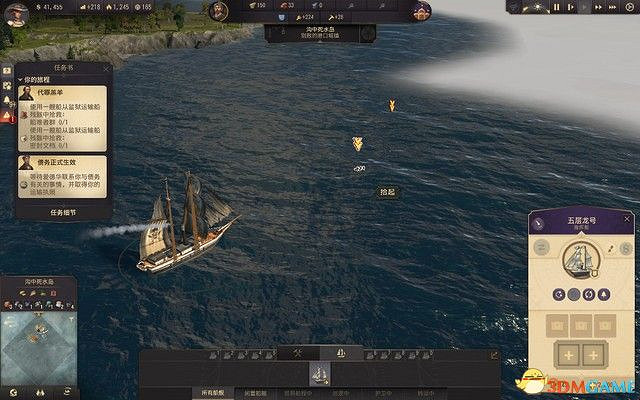Select the ship thumbnail in the bottom bar
Viewport: 640px width, 400px height.
[320, 375]
